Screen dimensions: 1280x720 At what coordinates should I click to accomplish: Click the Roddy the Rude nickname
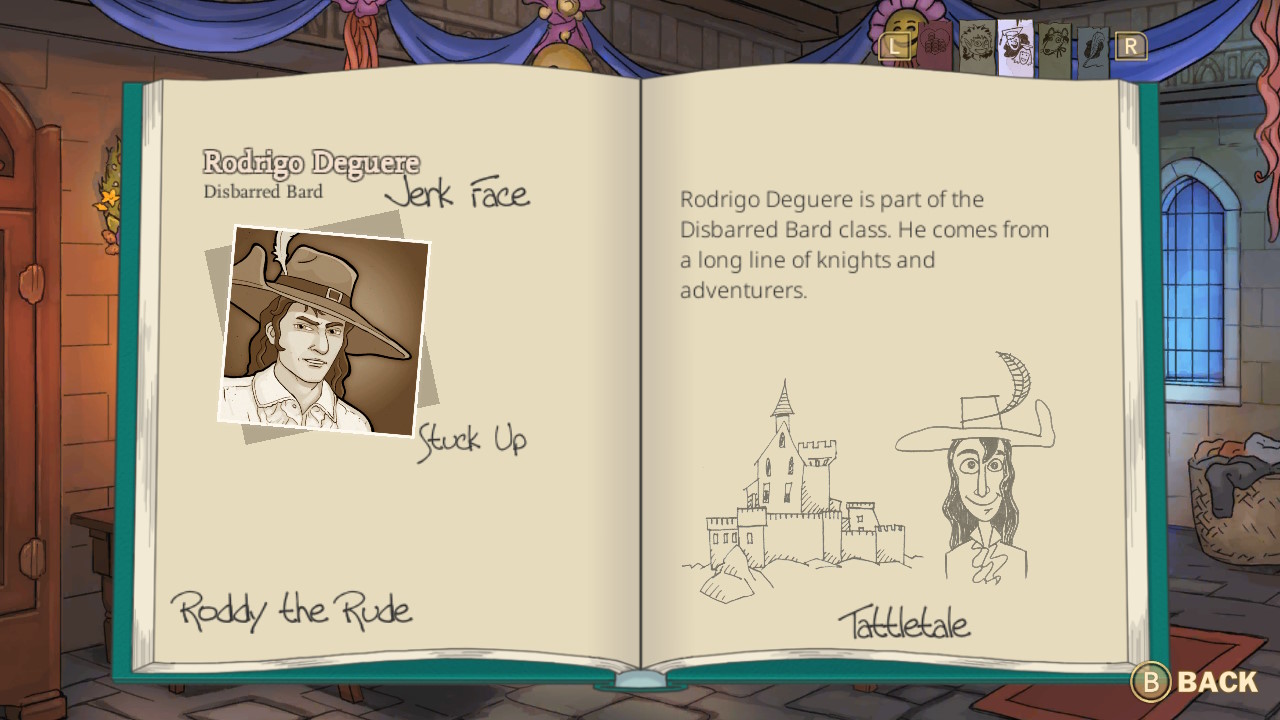coord(292,611)
